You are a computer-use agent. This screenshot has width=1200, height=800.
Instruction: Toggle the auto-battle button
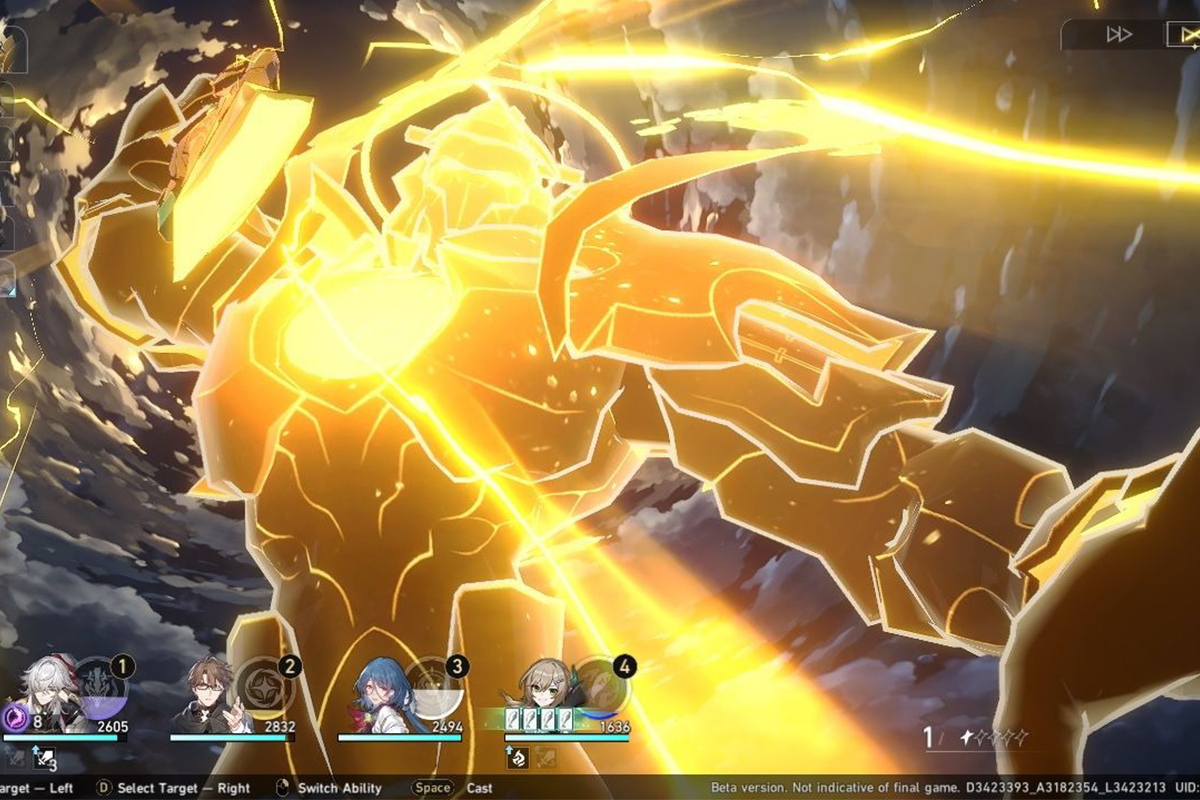click(1182, 34)
